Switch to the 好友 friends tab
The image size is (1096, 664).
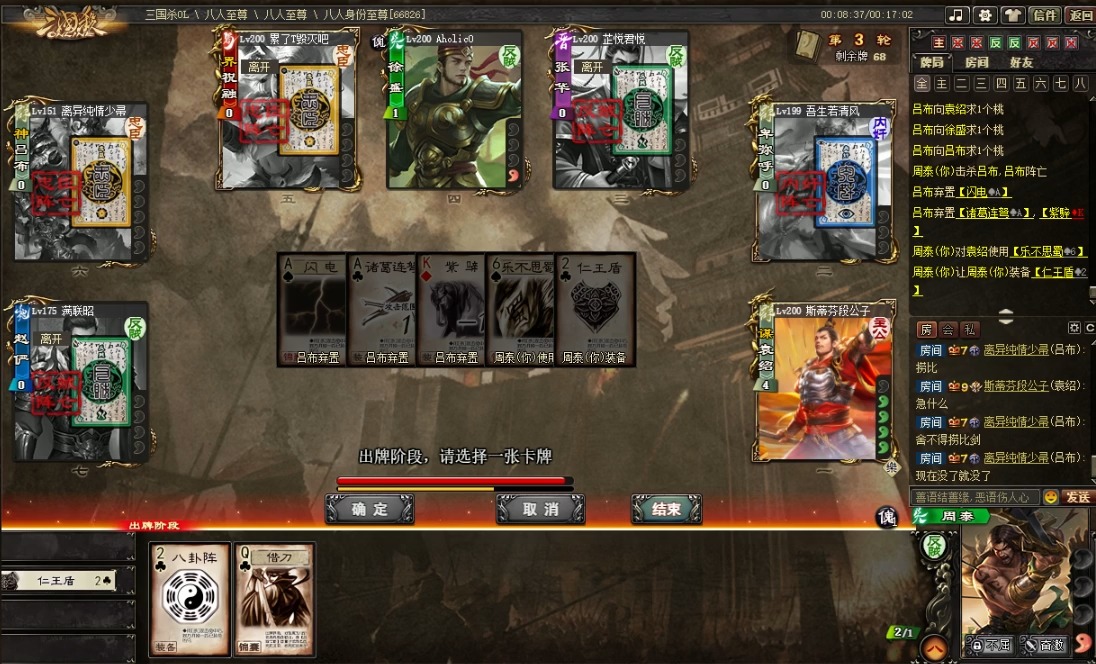1021,62
